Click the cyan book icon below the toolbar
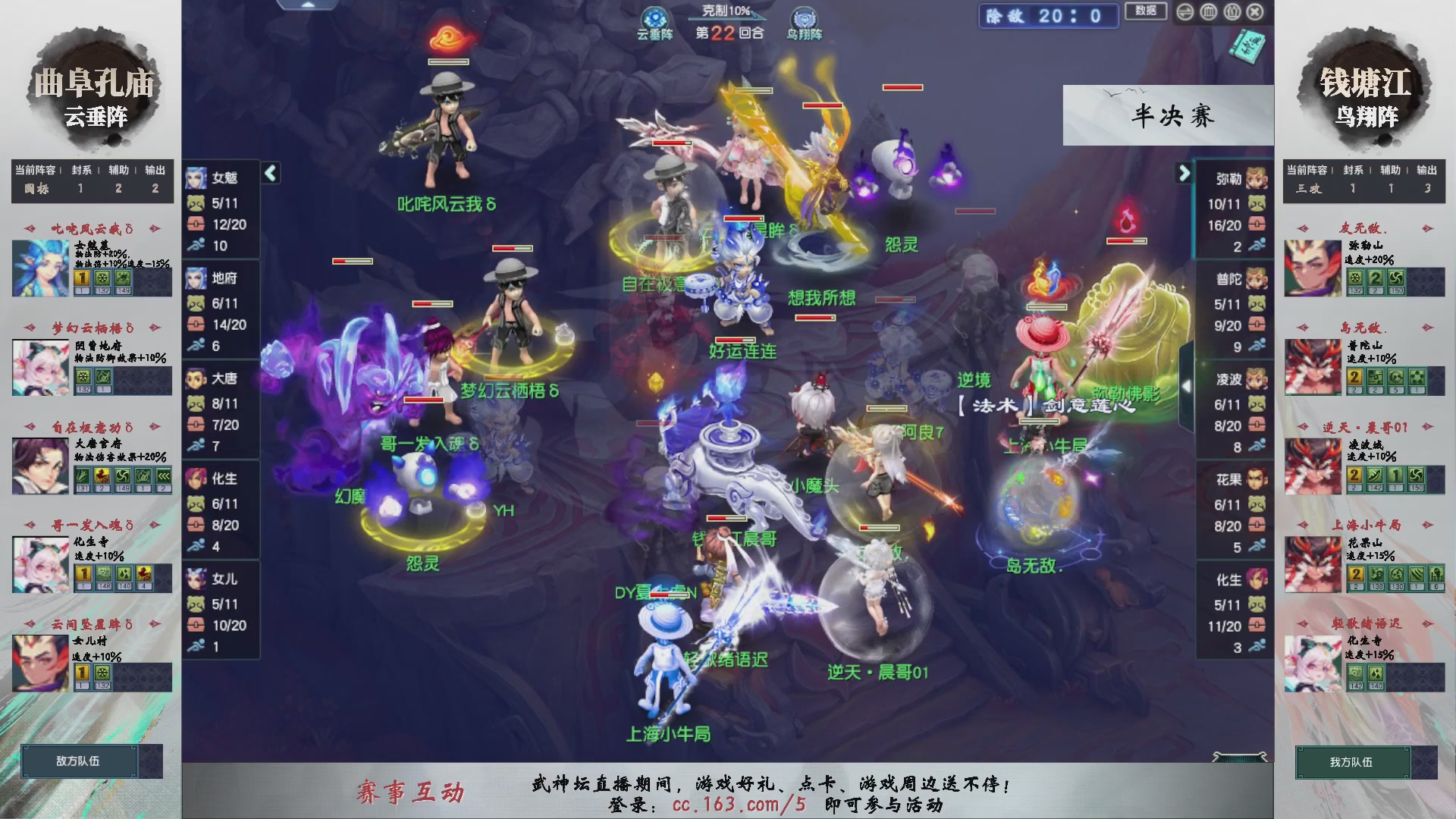1456x819 pixels. [1248, 47]
